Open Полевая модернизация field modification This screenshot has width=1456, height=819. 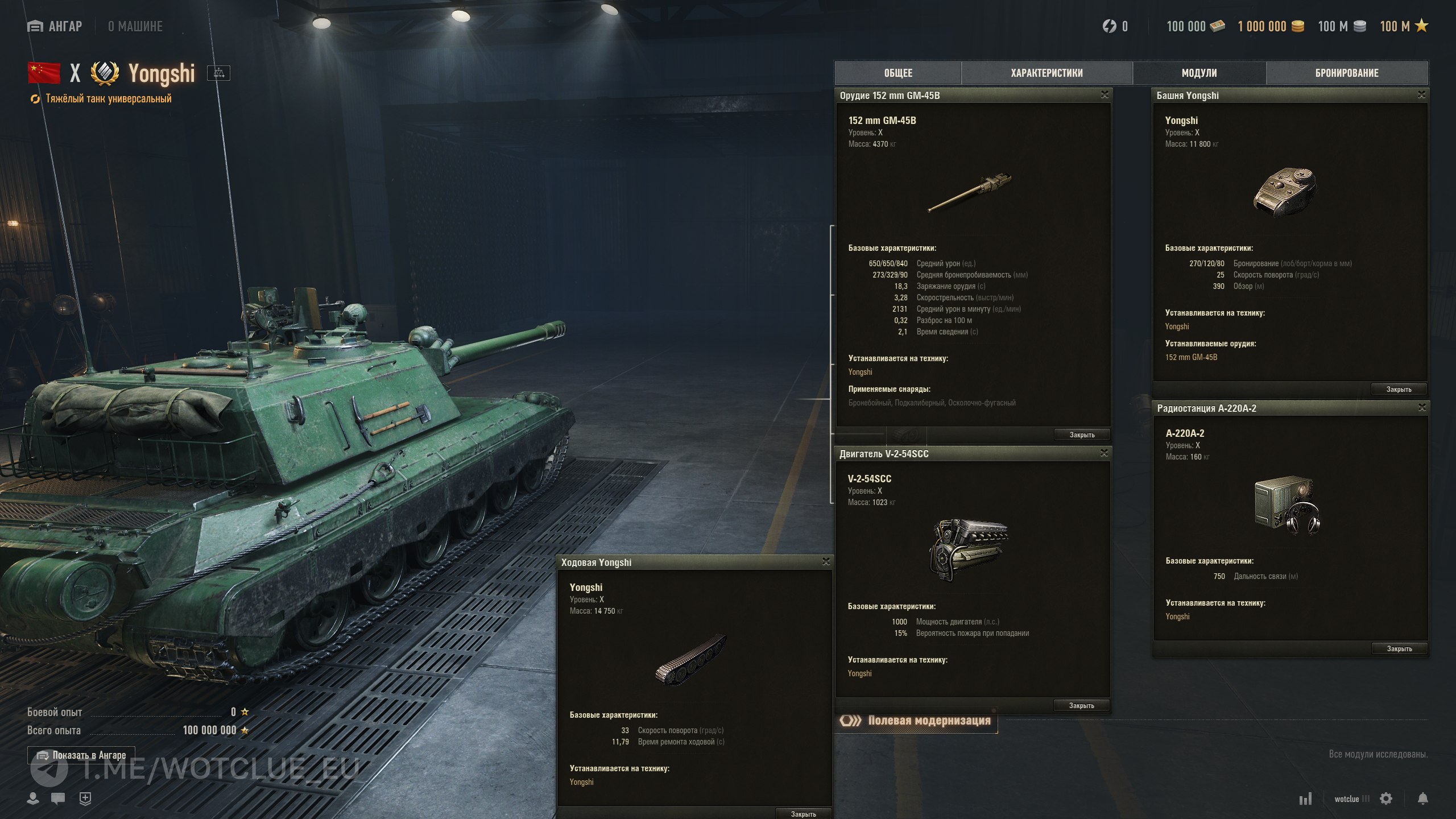[917, 721]
